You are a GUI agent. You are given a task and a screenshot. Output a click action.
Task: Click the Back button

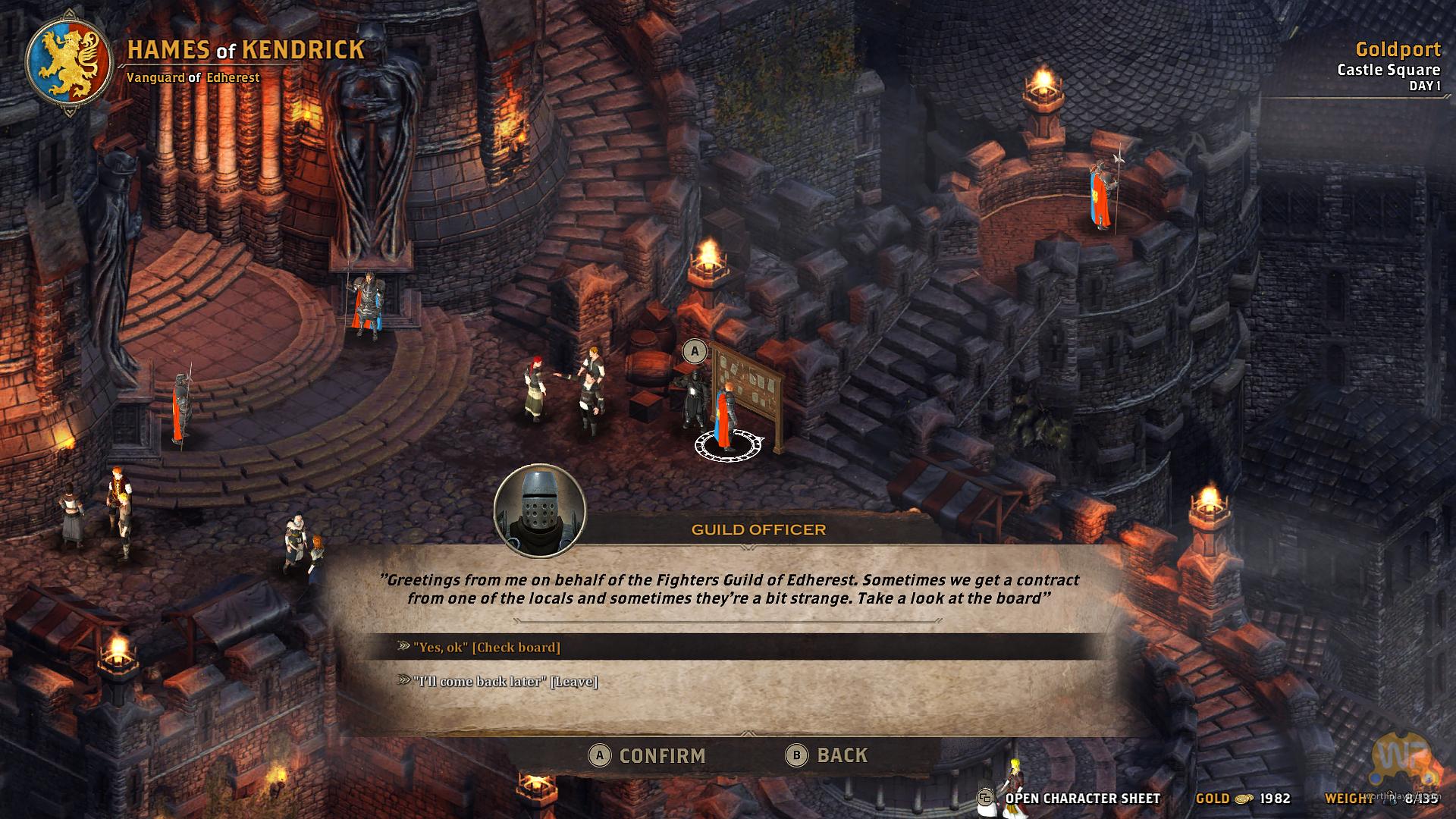(x=828, y=755)
